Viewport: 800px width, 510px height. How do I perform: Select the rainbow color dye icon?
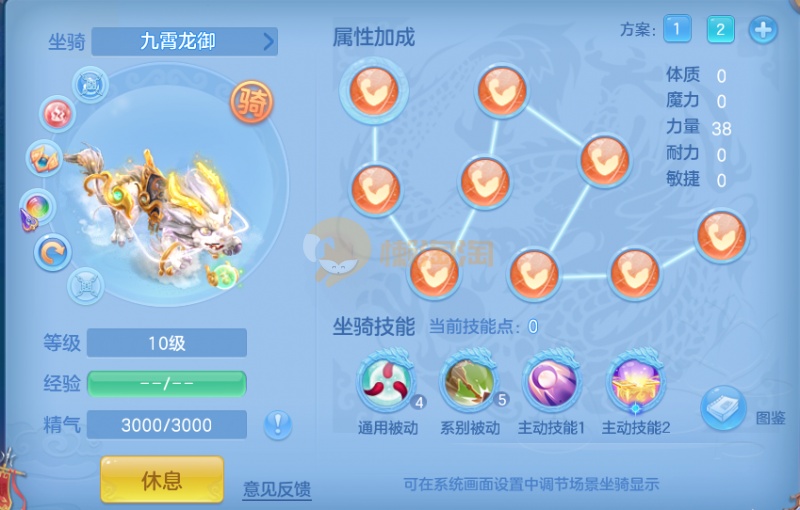[x=38, y=208]
